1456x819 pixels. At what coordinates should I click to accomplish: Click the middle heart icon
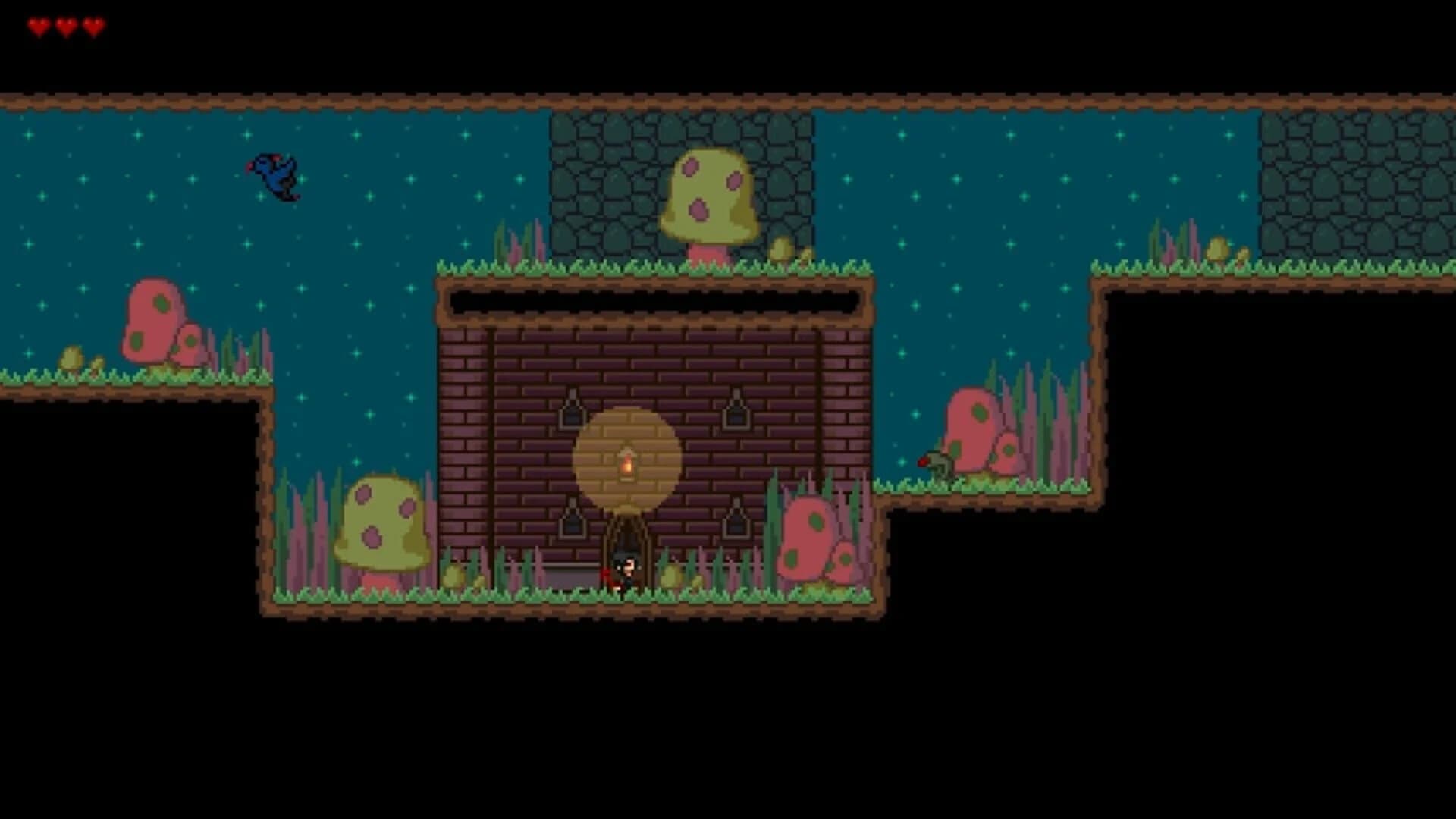pyautogui.click(x=64, y=23)
